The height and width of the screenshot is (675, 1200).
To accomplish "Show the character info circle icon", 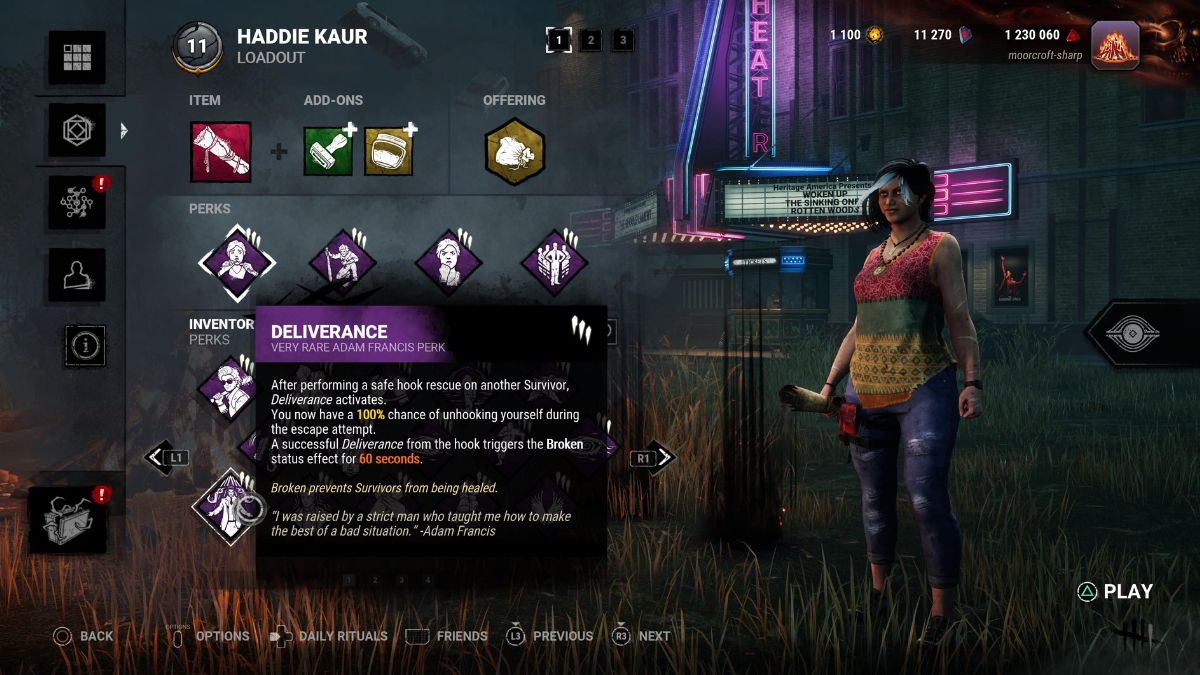I will [x=86, y=346].
